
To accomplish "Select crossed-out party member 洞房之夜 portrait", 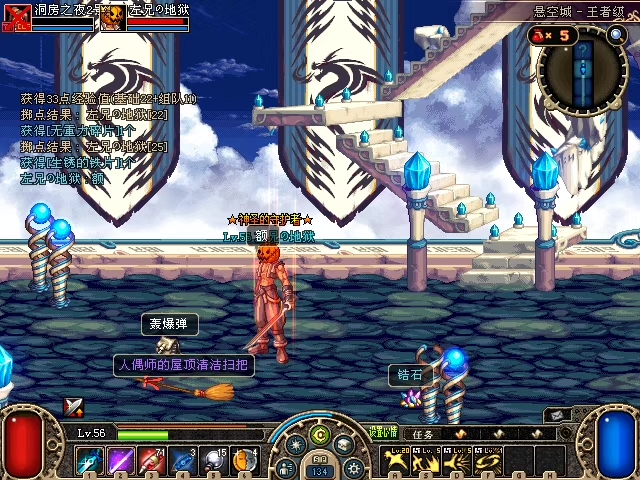I will coord(16,17).
